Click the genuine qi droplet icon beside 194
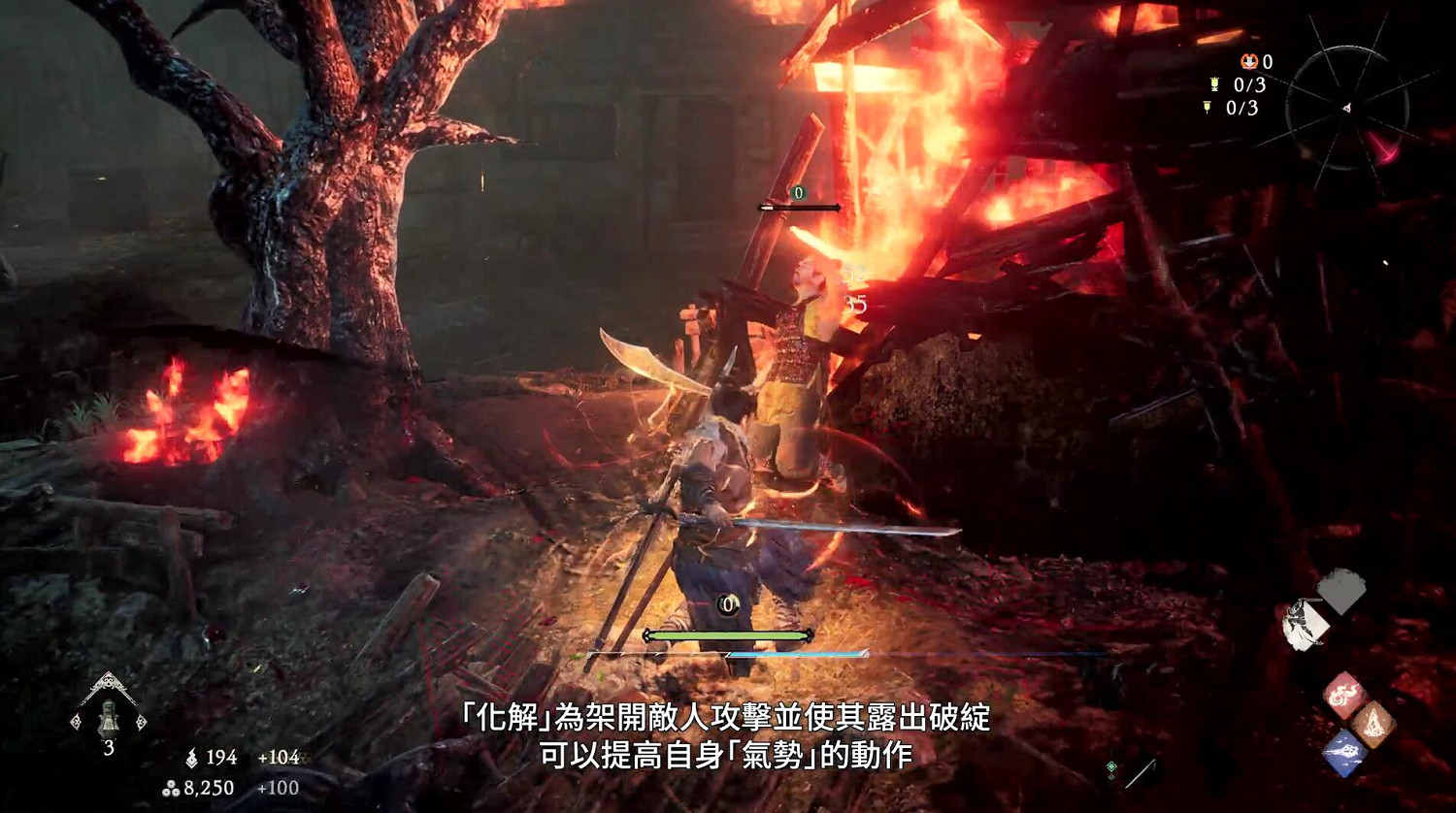Viewport: 1456px width, 813px height. tap(192, 758)
